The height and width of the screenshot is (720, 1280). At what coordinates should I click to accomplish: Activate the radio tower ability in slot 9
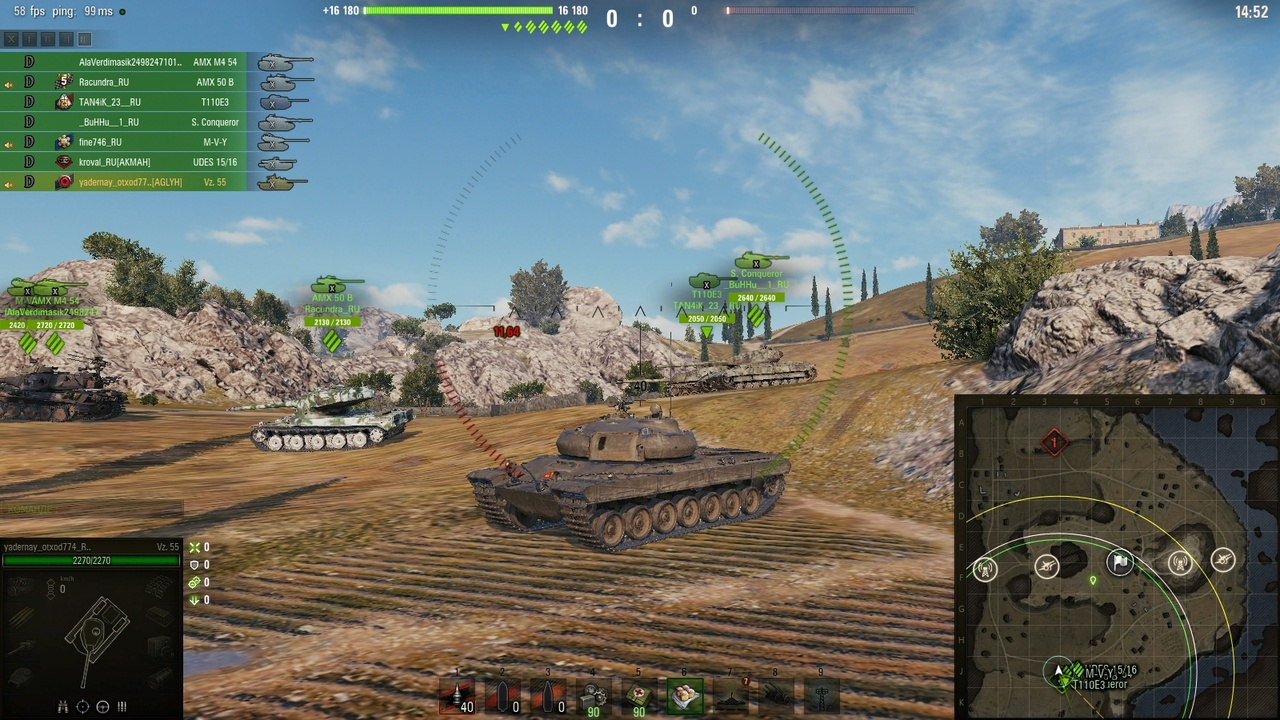point(821,696)
